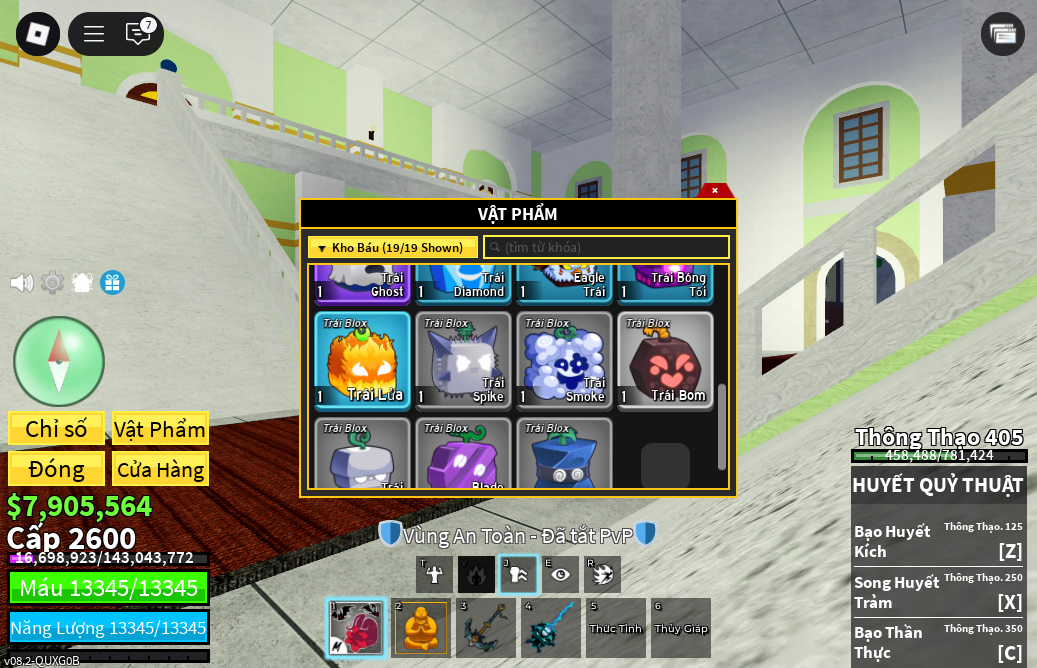This screenshot has height=668, width=1037.
Task: Click the green compass
Action: [x=59, y=361]
